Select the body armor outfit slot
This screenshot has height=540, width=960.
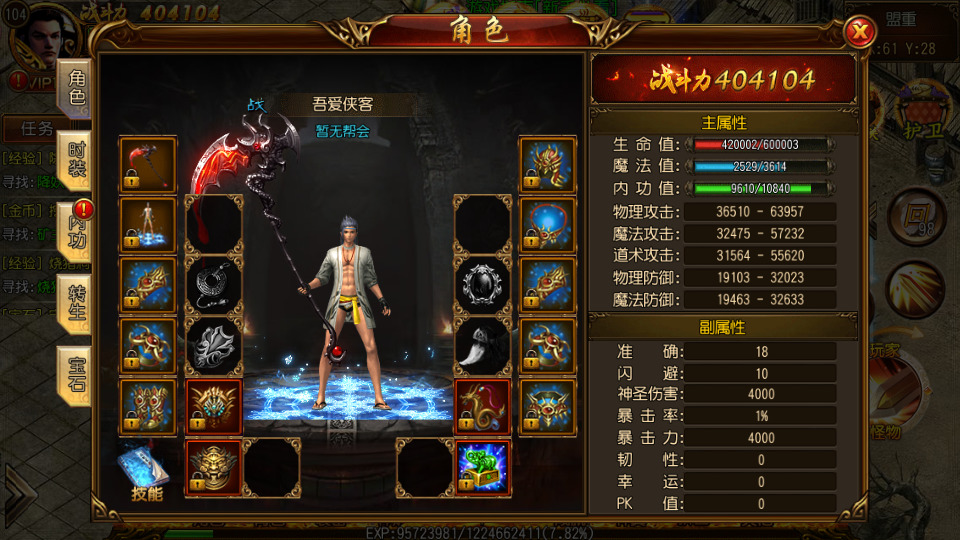pyautogui.click(x=148, y=225)
